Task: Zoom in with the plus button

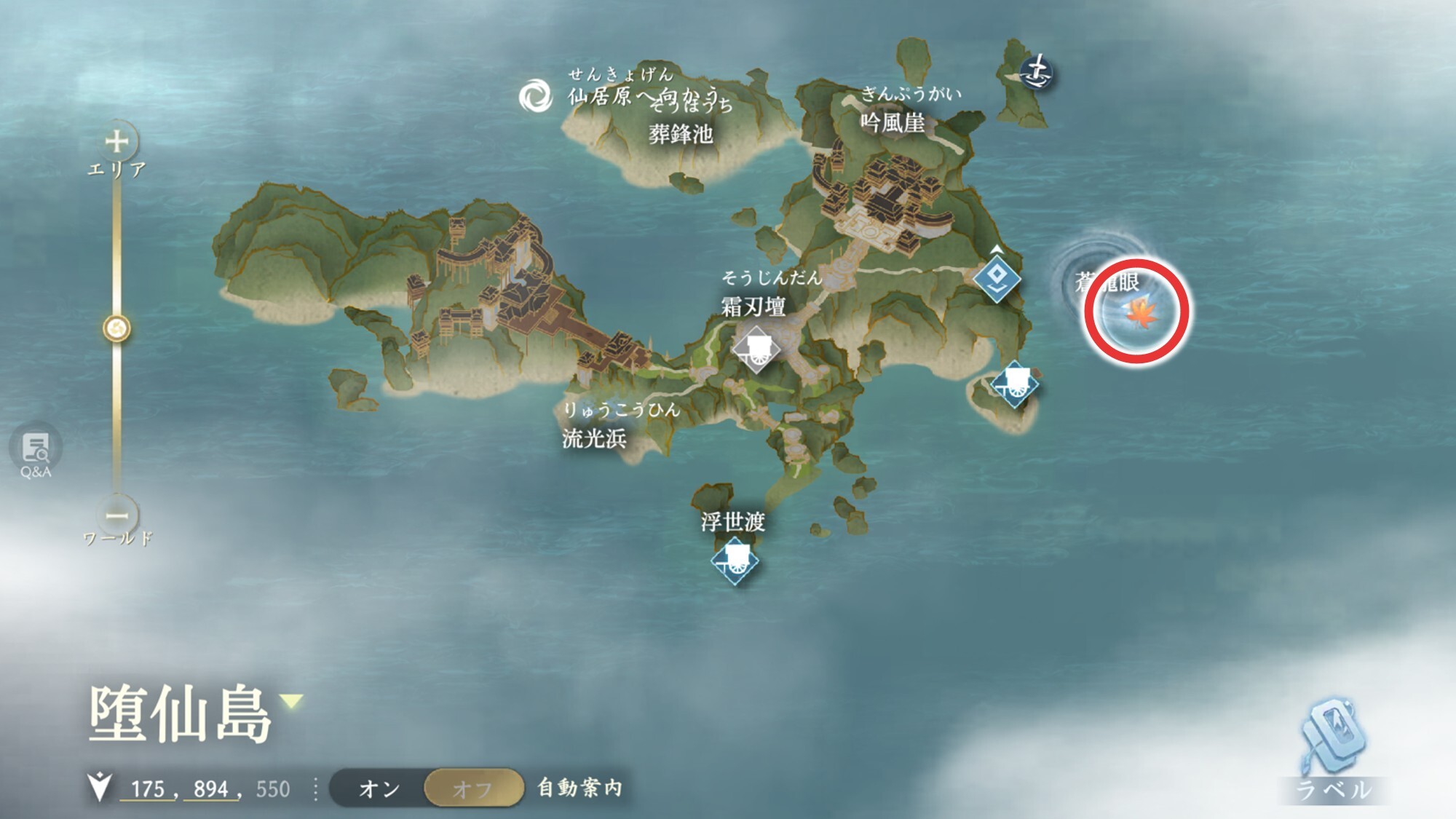Action: 116,141
